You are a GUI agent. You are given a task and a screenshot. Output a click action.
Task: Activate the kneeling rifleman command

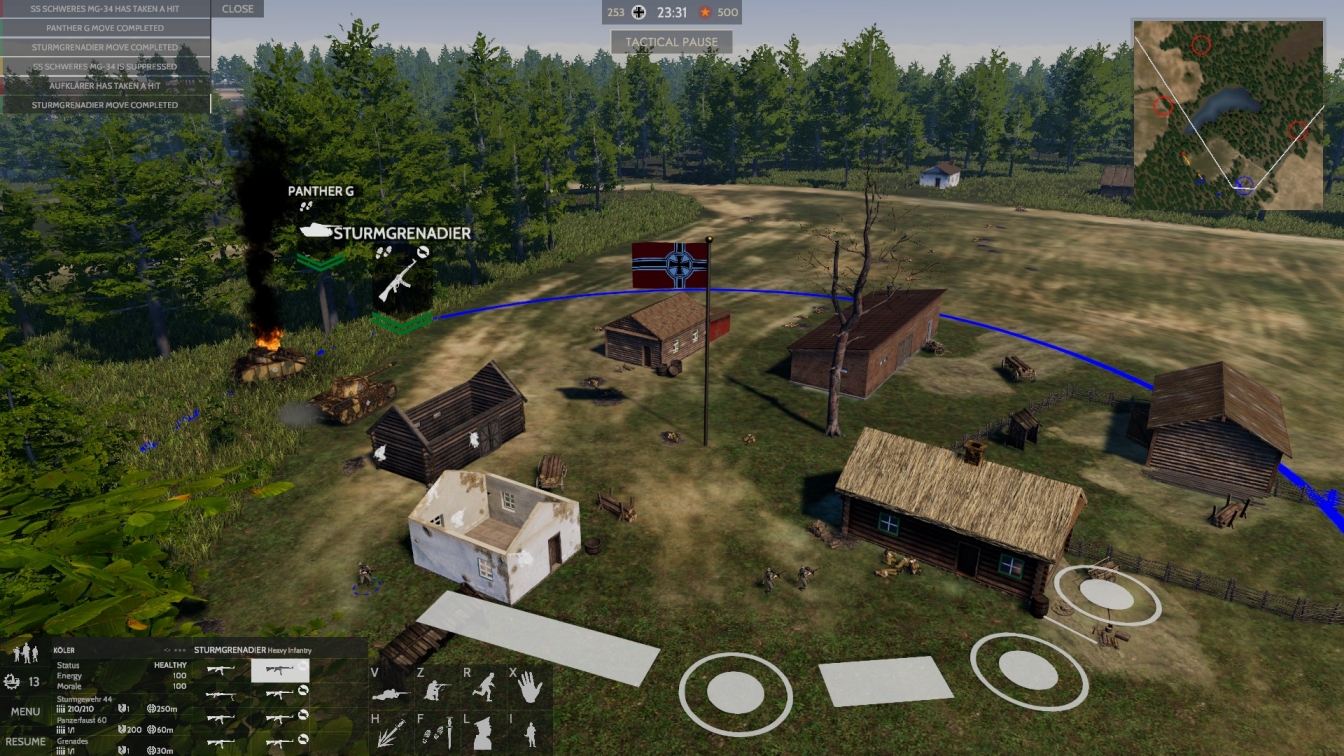pos(436,689)
